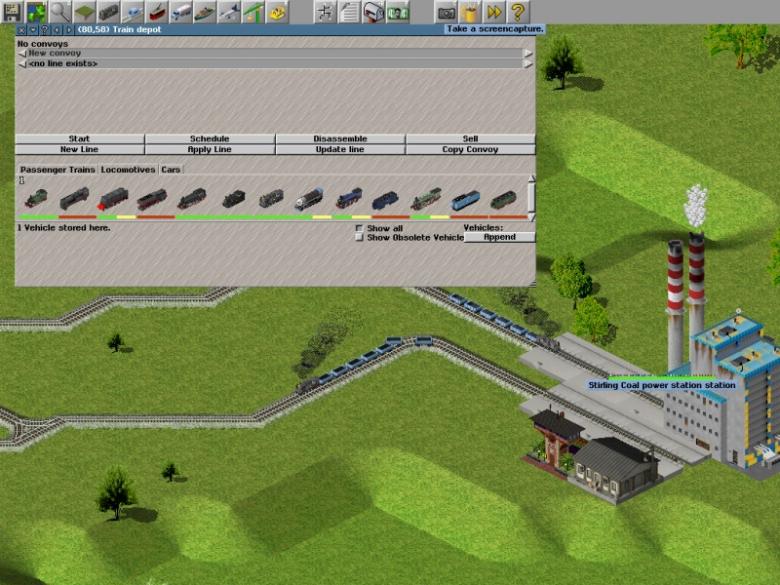Switch to the Passenger Trains tab
This screenshot has height=585, width=780.
click(x=57, y=170)
